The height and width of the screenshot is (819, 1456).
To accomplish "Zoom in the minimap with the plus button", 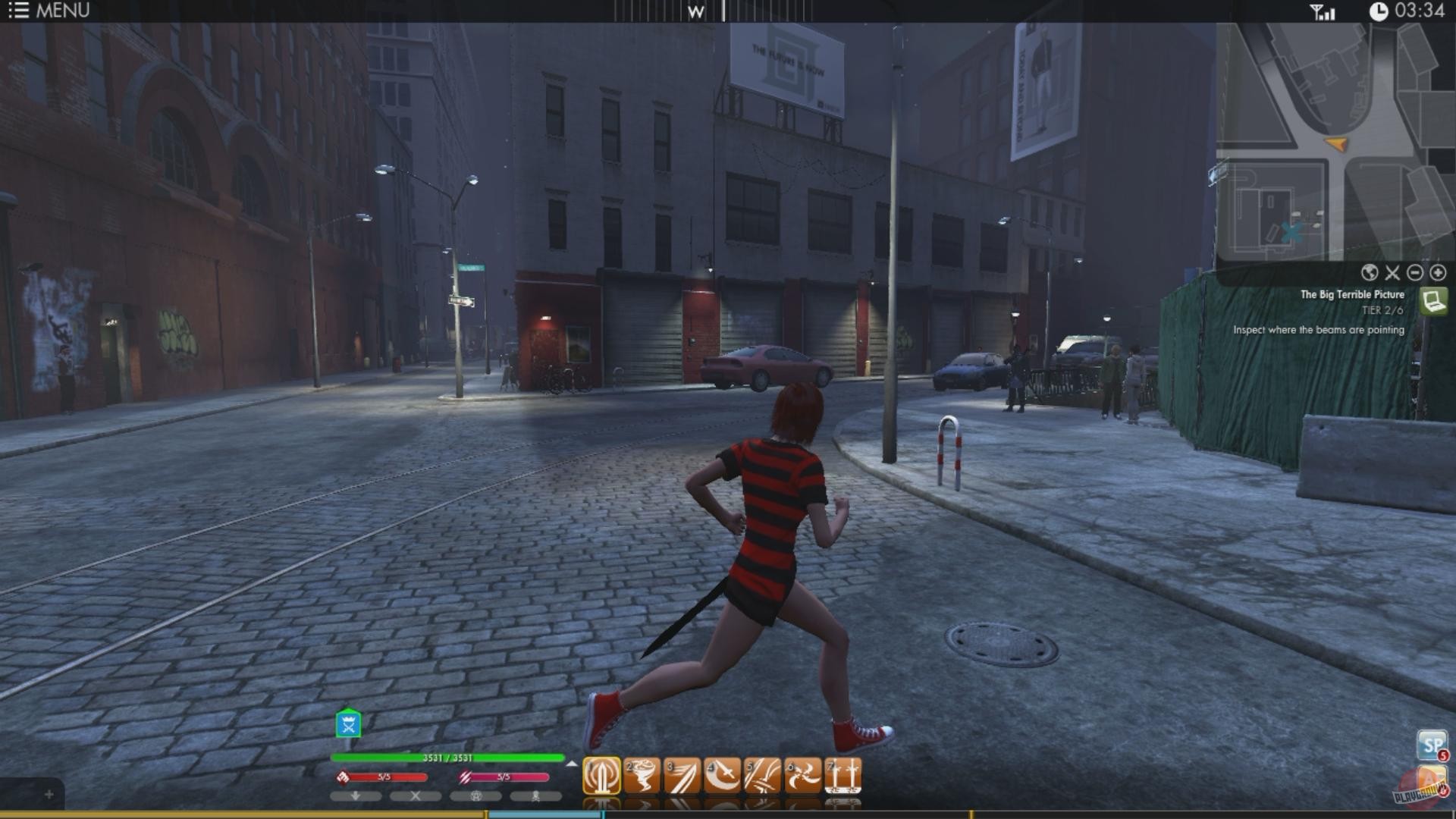I will (x=1438, y=272).
